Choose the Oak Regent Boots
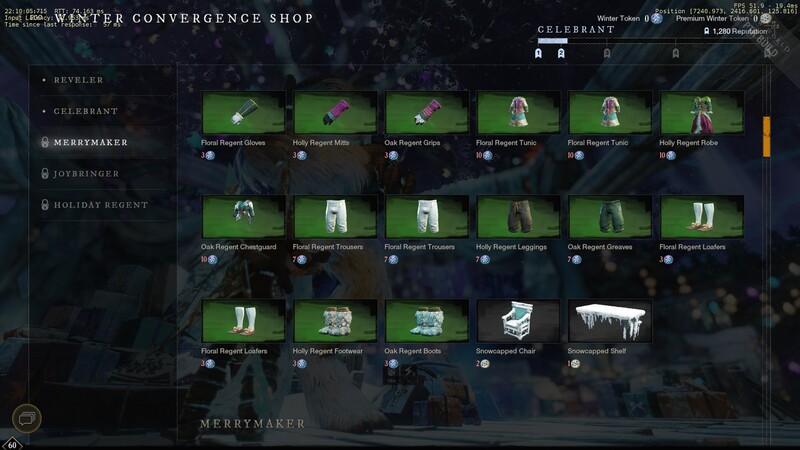The width and height of the screenshot is (800, 450). point(427,321)
